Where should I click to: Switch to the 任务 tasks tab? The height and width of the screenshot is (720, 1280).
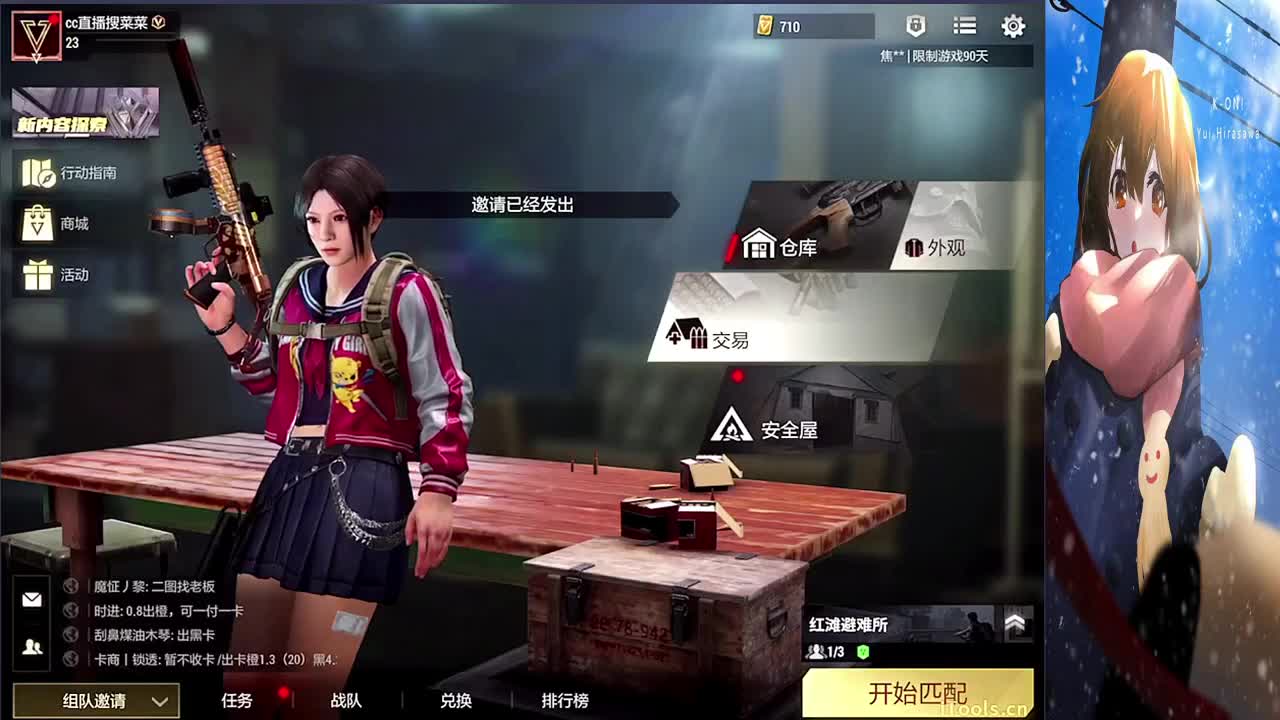[237, 703]
